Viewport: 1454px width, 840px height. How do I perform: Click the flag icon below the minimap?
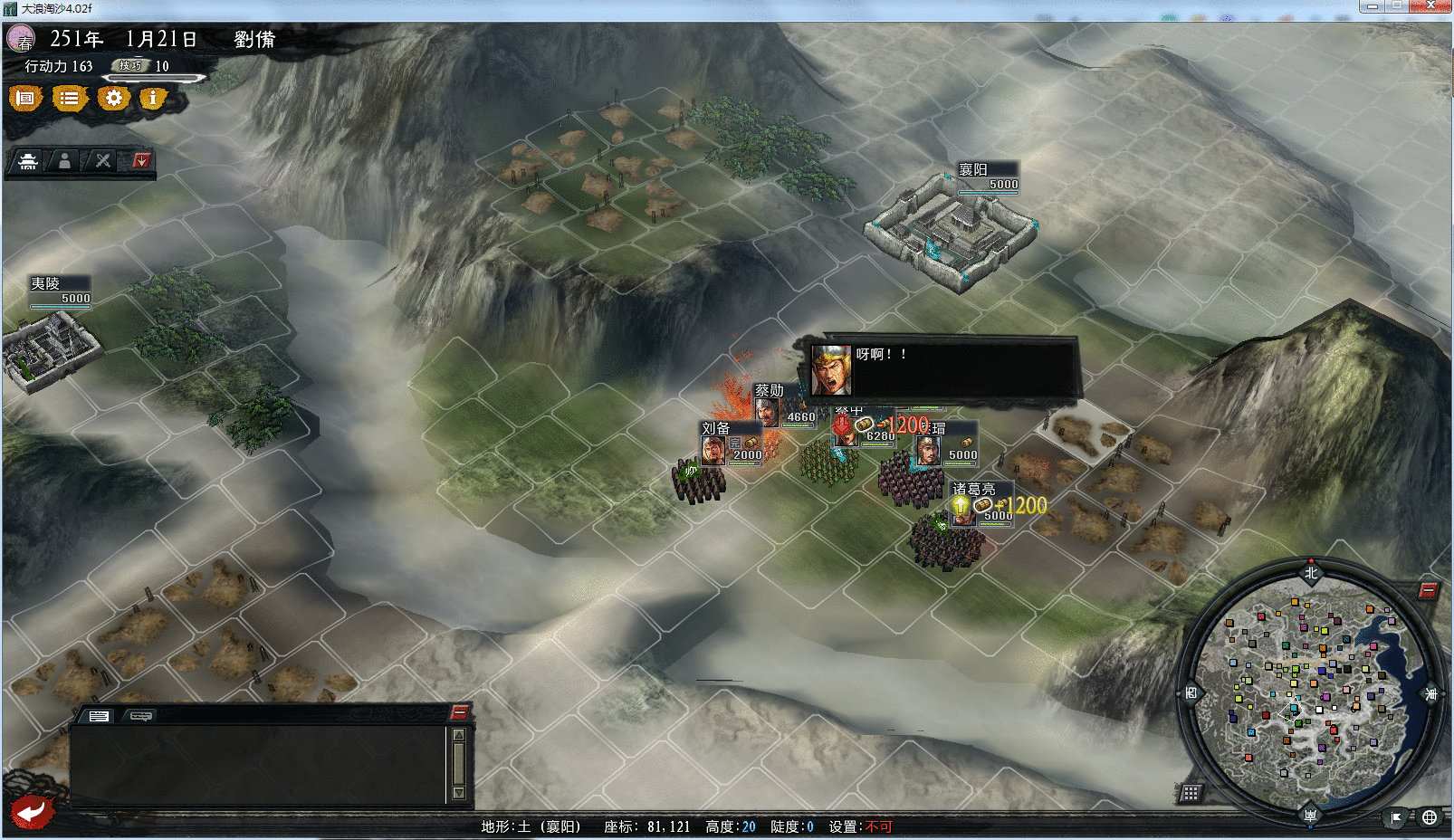pos(1396,817)
